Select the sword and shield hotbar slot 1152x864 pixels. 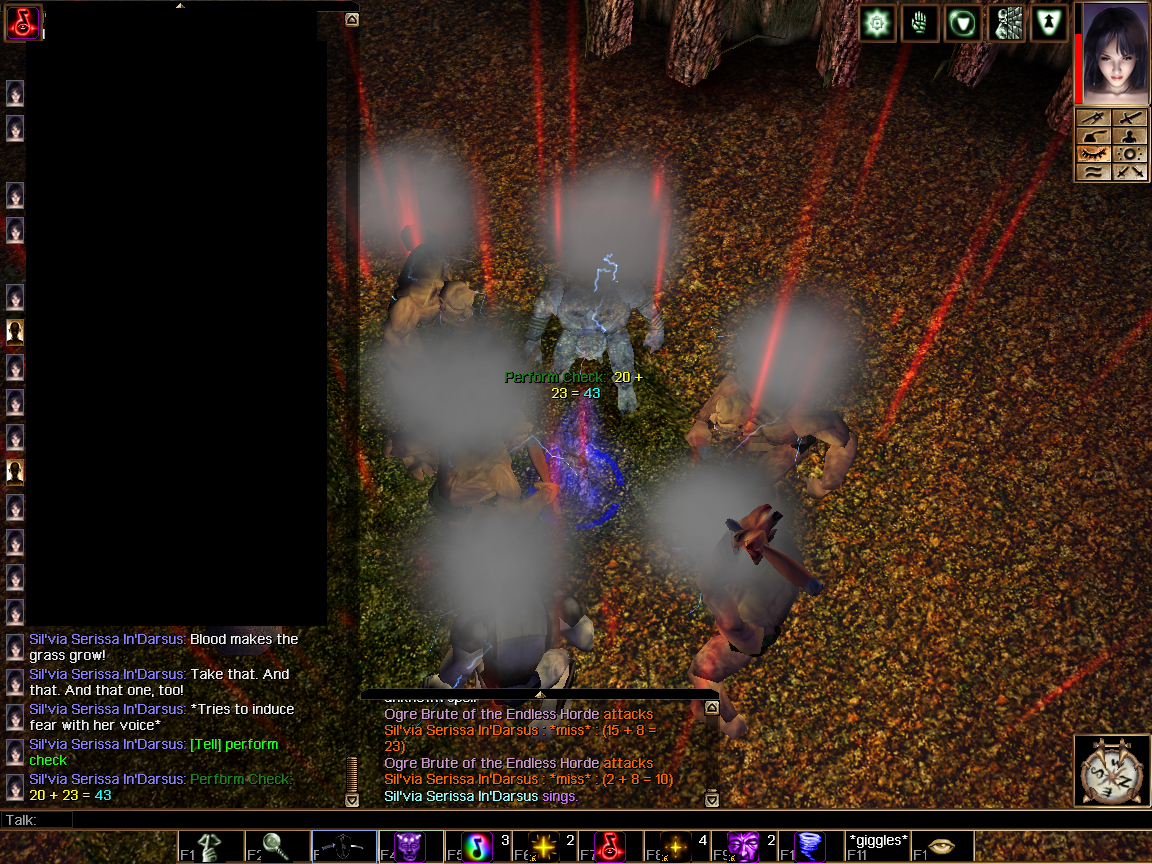coord(344,847)
